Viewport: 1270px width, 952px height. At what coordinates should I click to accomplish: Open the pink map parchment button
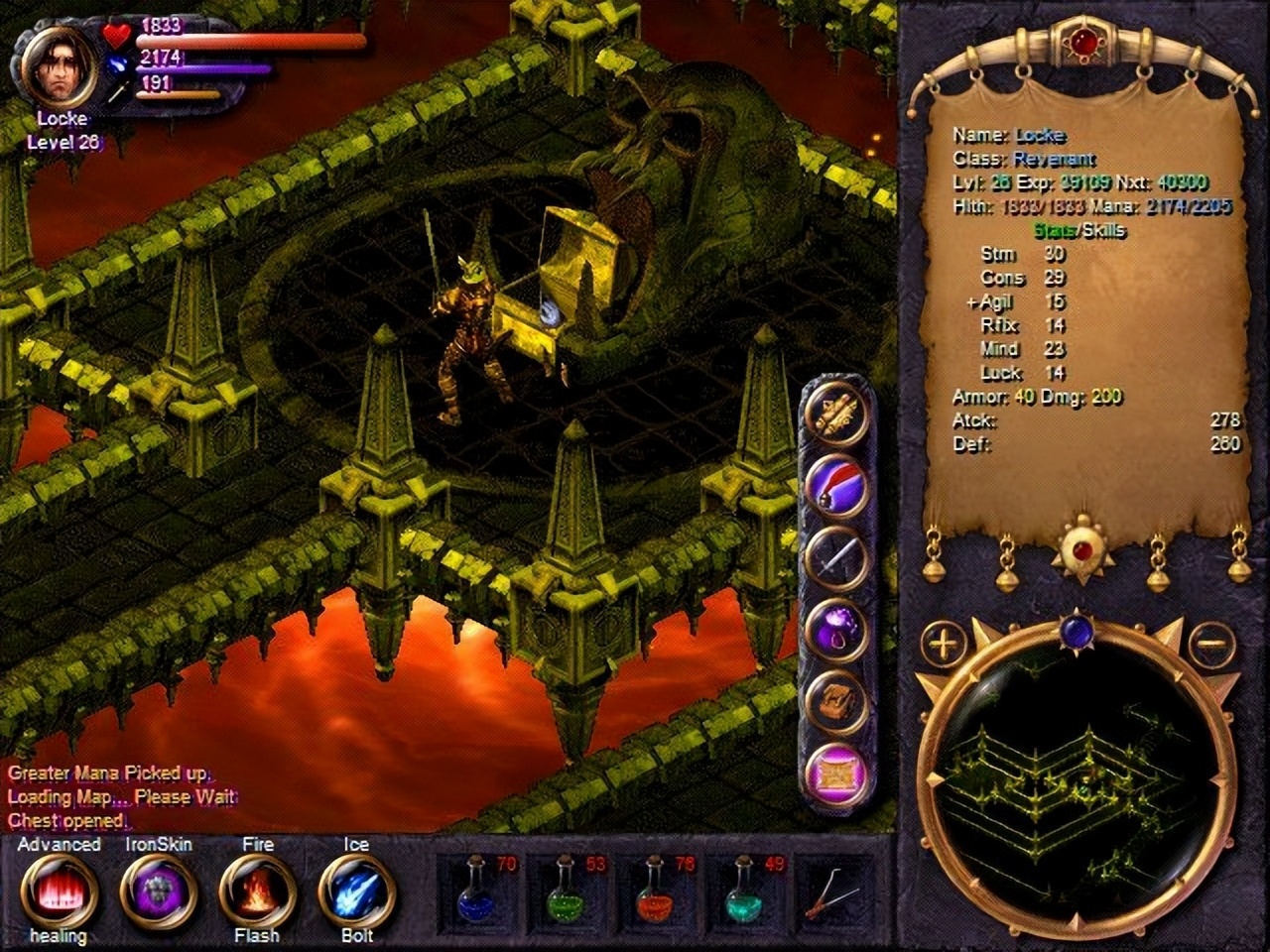[x=836, y=771]
